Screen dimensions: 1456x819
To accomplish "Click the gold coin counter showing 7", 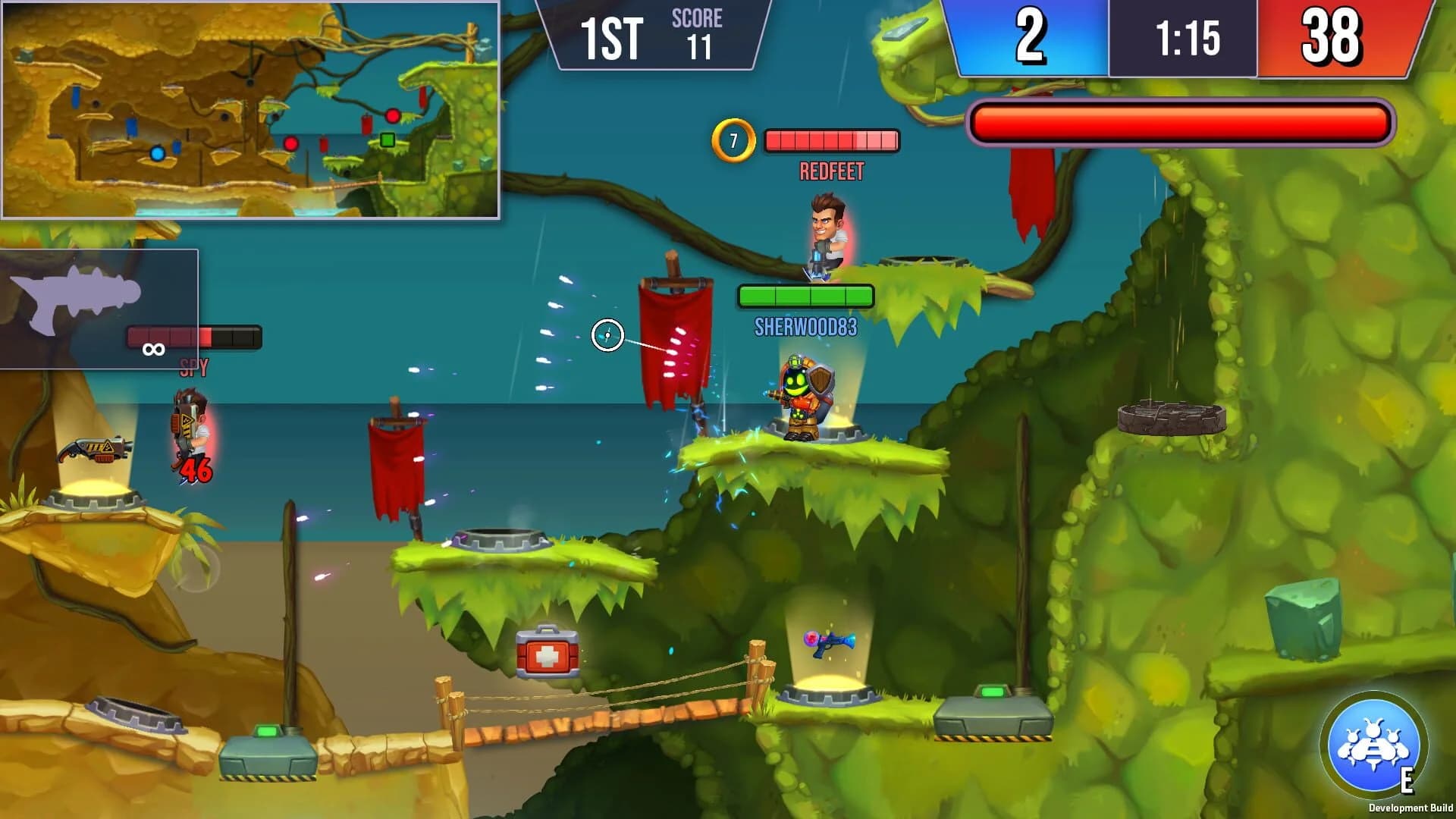I will tap(733, 139).
